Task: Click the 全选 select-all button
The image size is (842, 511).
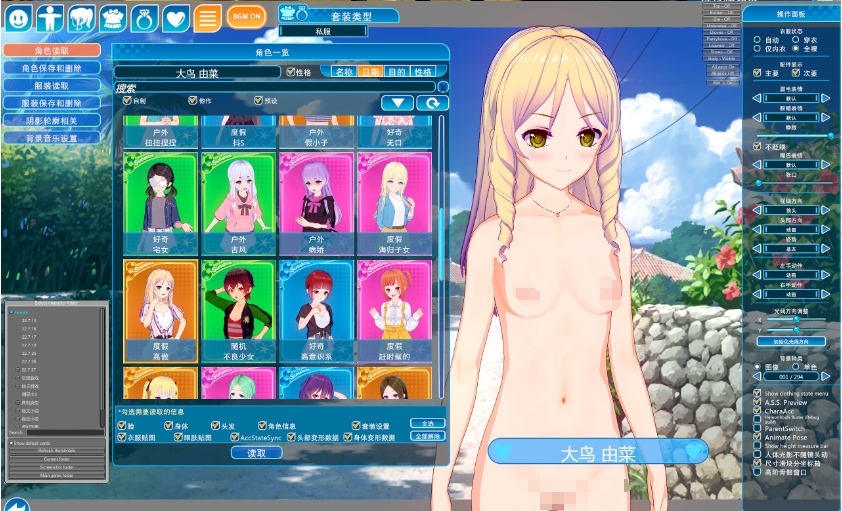Action: 426,424
